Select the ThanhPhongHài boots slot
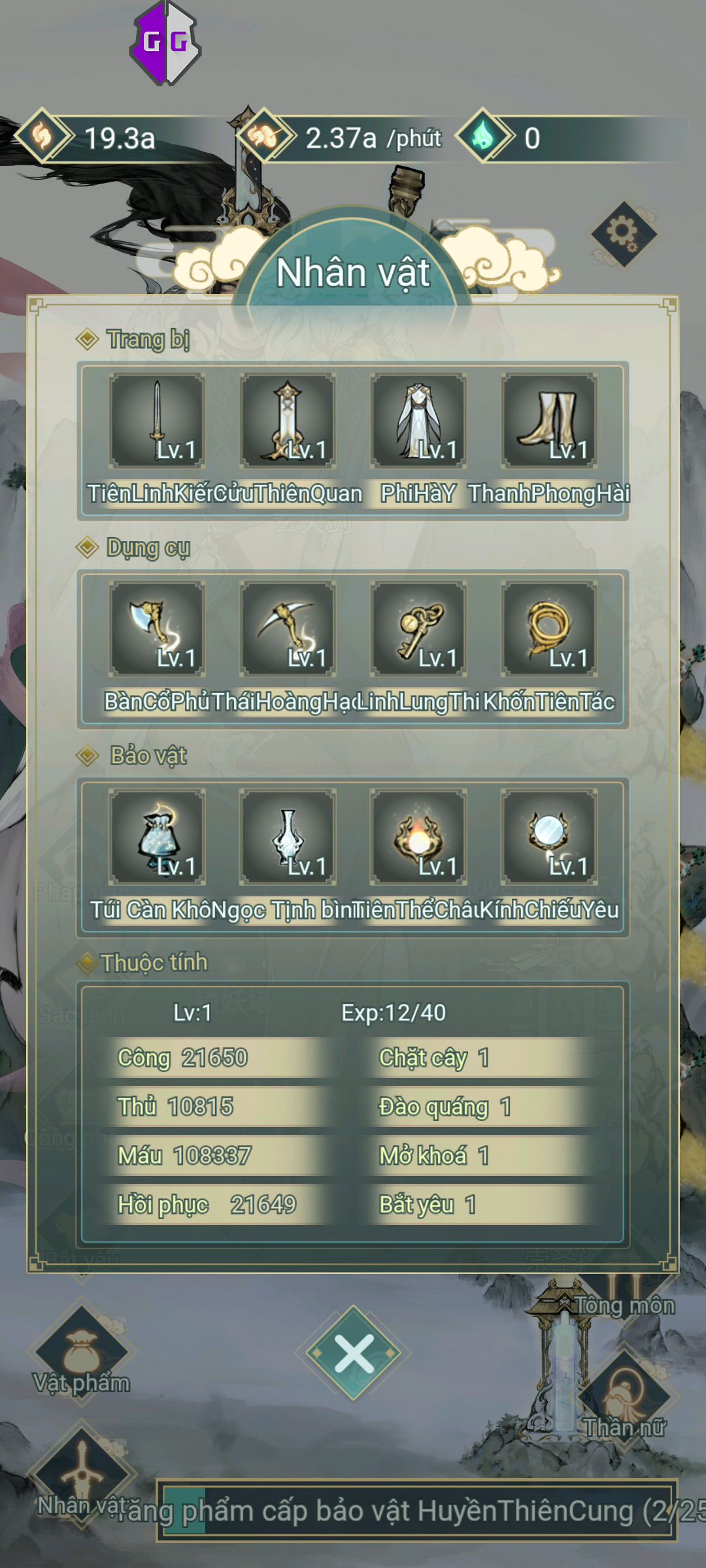The width and height of the screenshot is (706, 1568). [x=549, y=421]
